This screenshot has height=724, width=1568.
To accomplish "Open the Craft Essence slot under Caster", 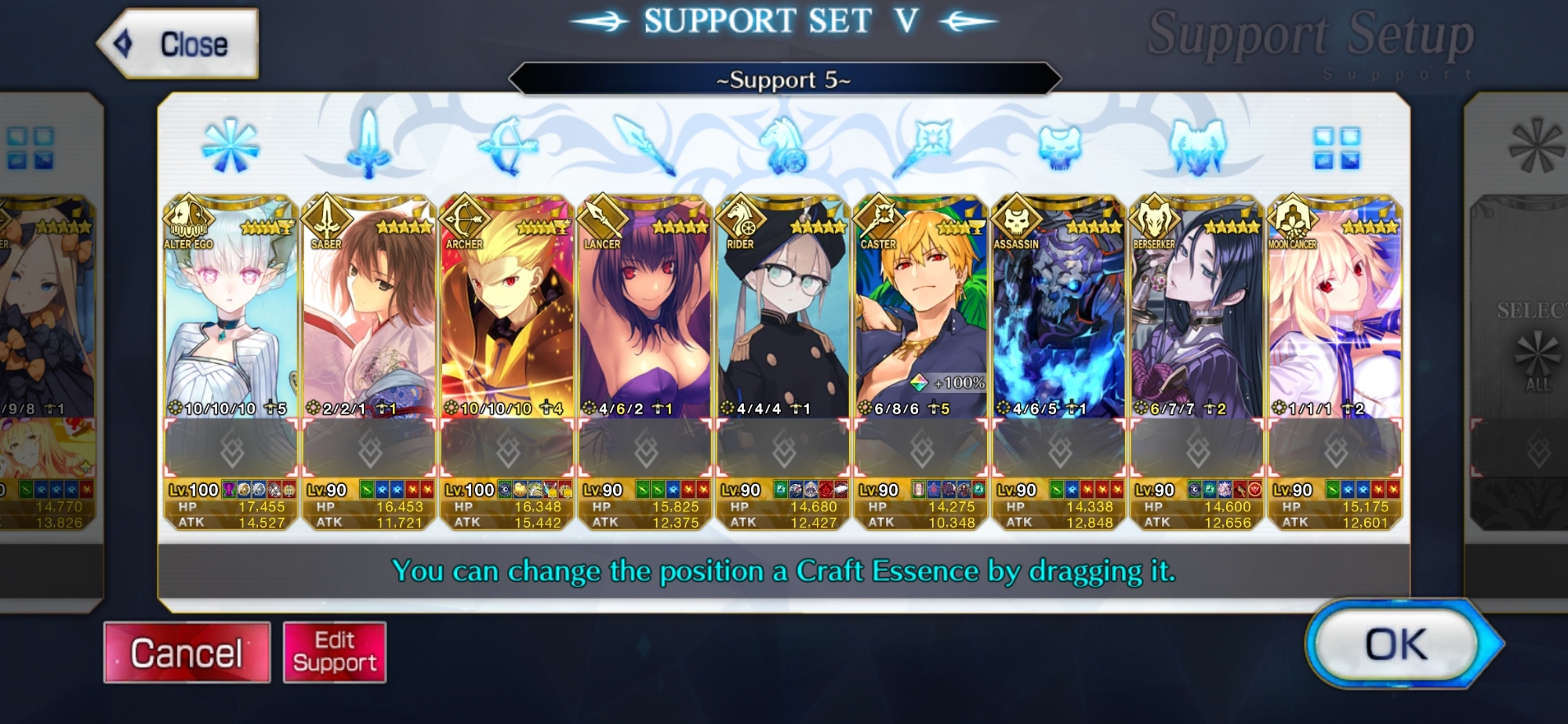I will pyautogui.click(x=920, y=449).
